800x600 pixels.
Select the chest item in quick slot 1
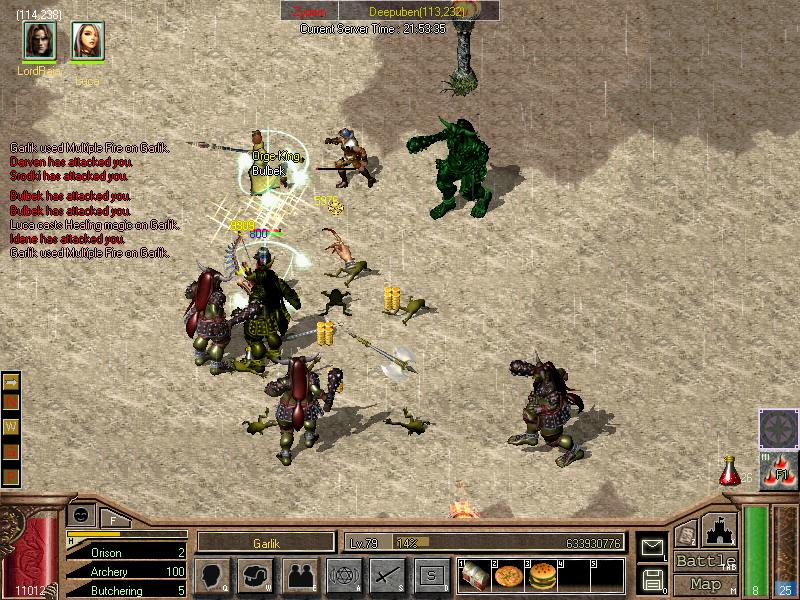coord(475,576)
